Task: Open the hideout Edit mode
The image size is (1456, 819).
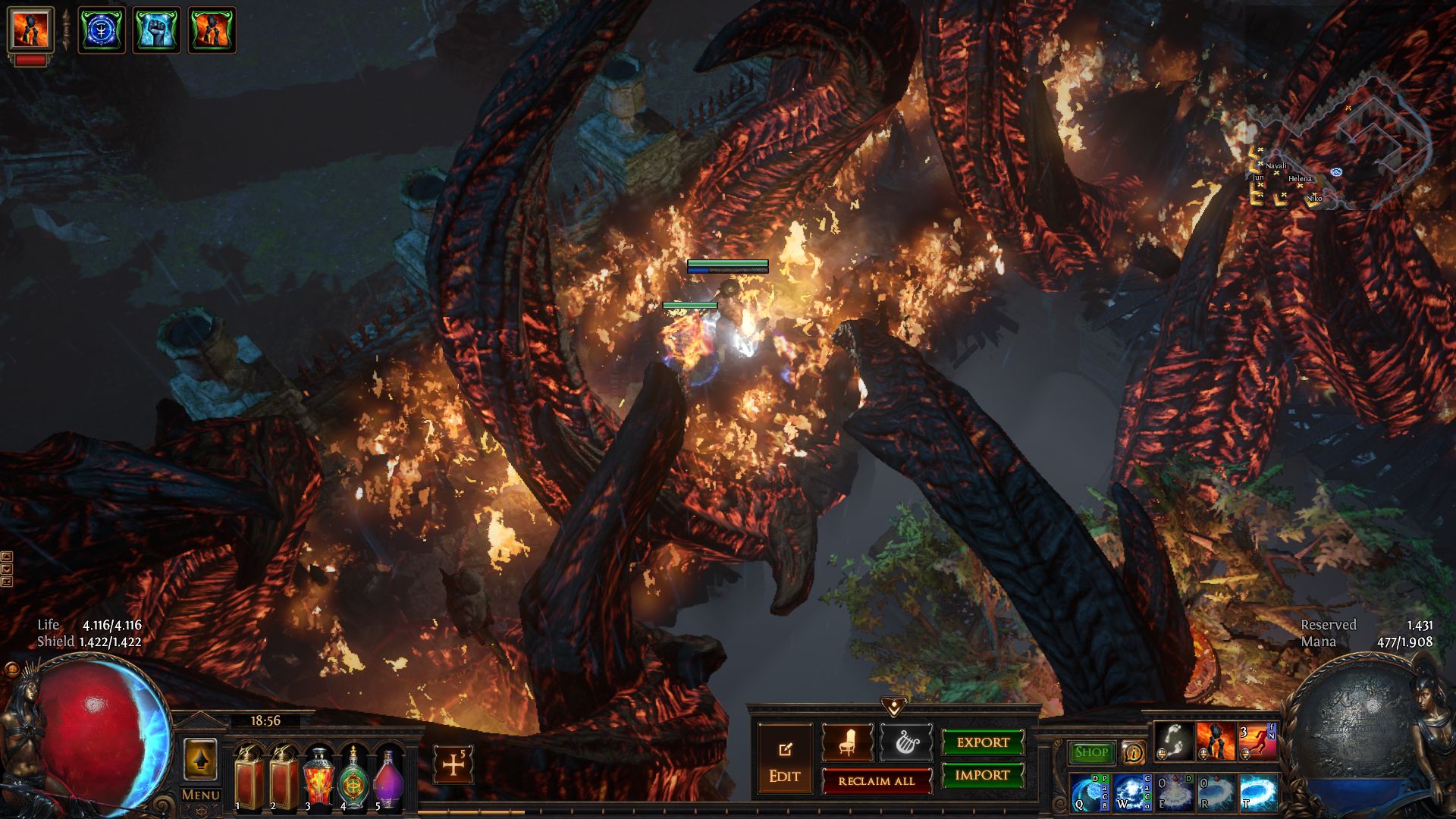Action: tap(784, 760)
